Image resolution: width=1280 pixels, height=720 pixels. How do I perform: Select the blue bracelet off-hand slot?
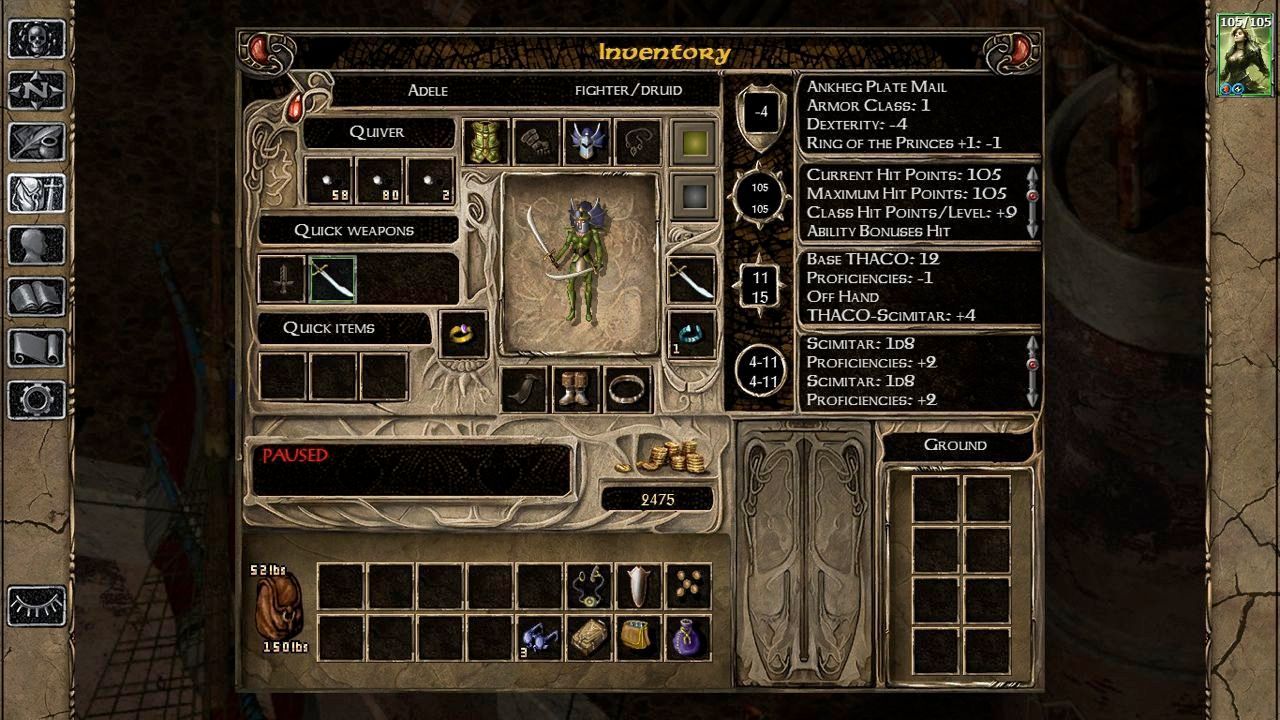(x=692, y=332)
